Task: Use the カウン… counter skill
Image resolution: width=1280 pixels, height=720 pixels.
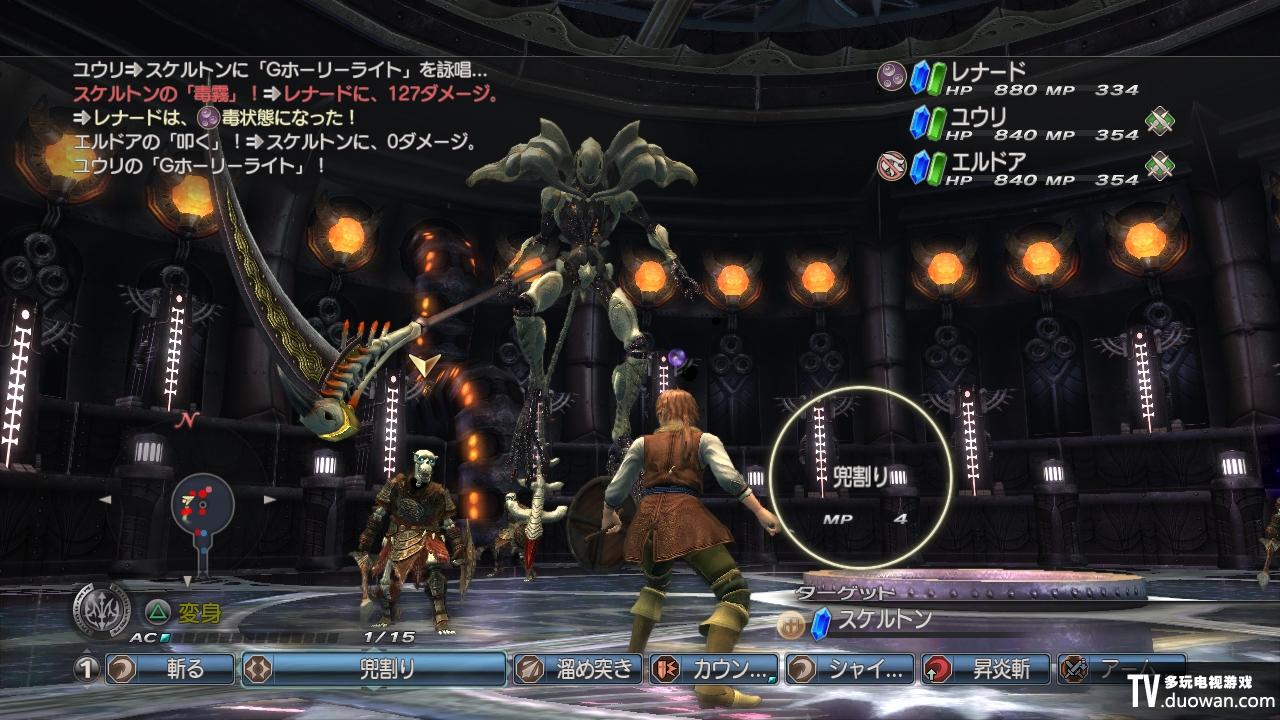Action: (x=714, y=669)
